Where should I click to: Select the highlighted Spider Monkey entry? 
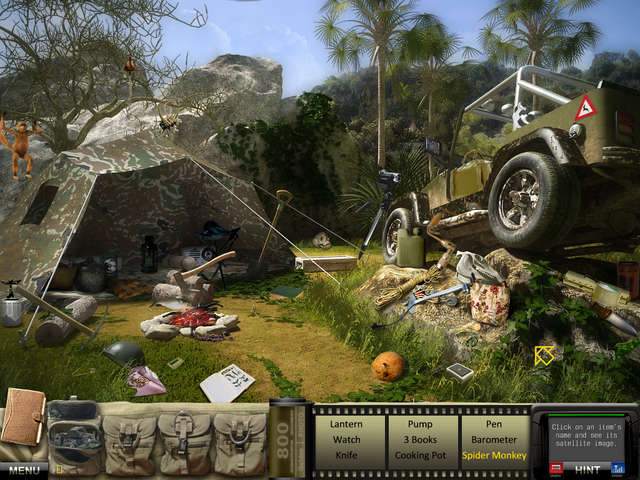(x=493, y=454)
